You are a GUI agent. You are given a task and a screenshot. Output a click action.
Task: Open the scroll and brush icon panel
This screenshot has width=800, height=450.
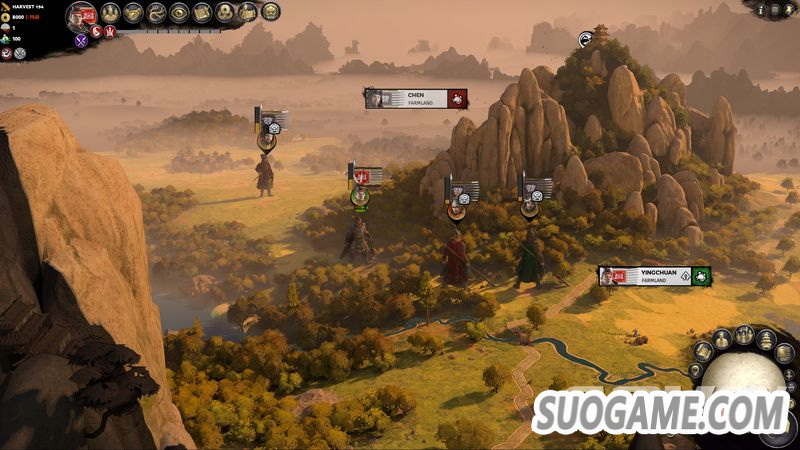point(202,13)
